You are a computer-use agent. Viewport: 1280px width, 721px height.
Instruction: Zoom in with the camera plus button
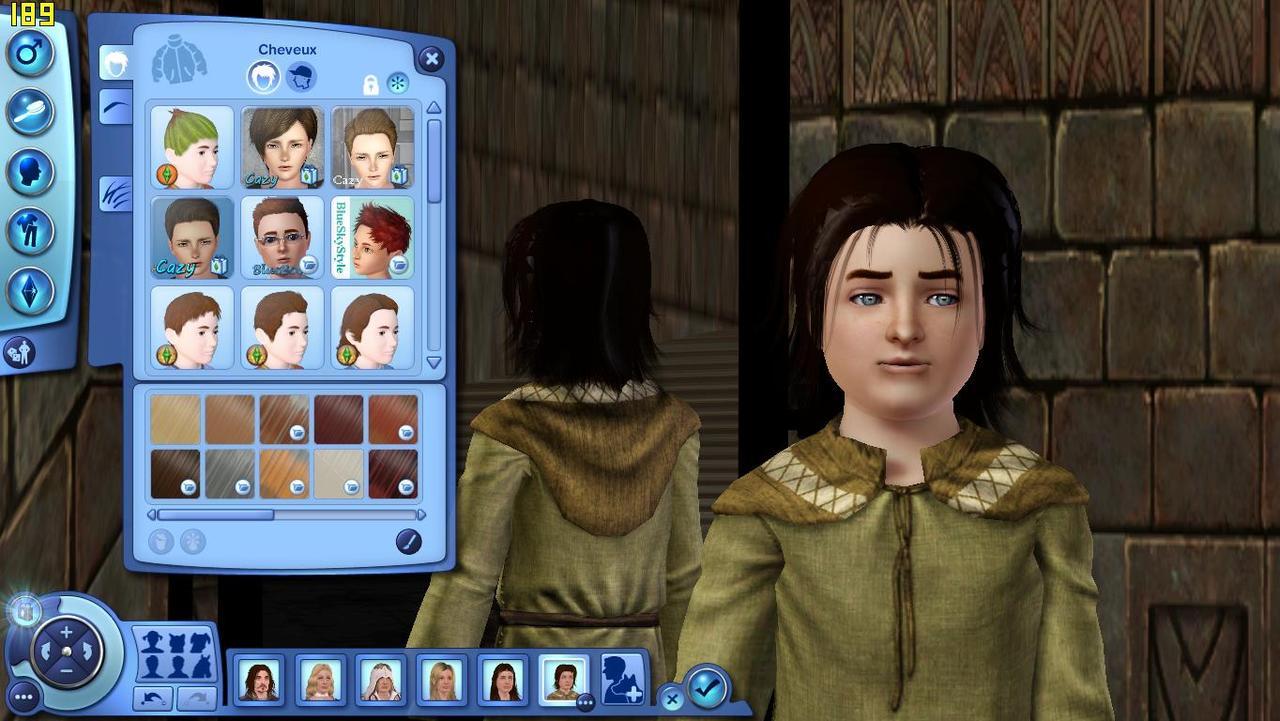coord(66,631)
